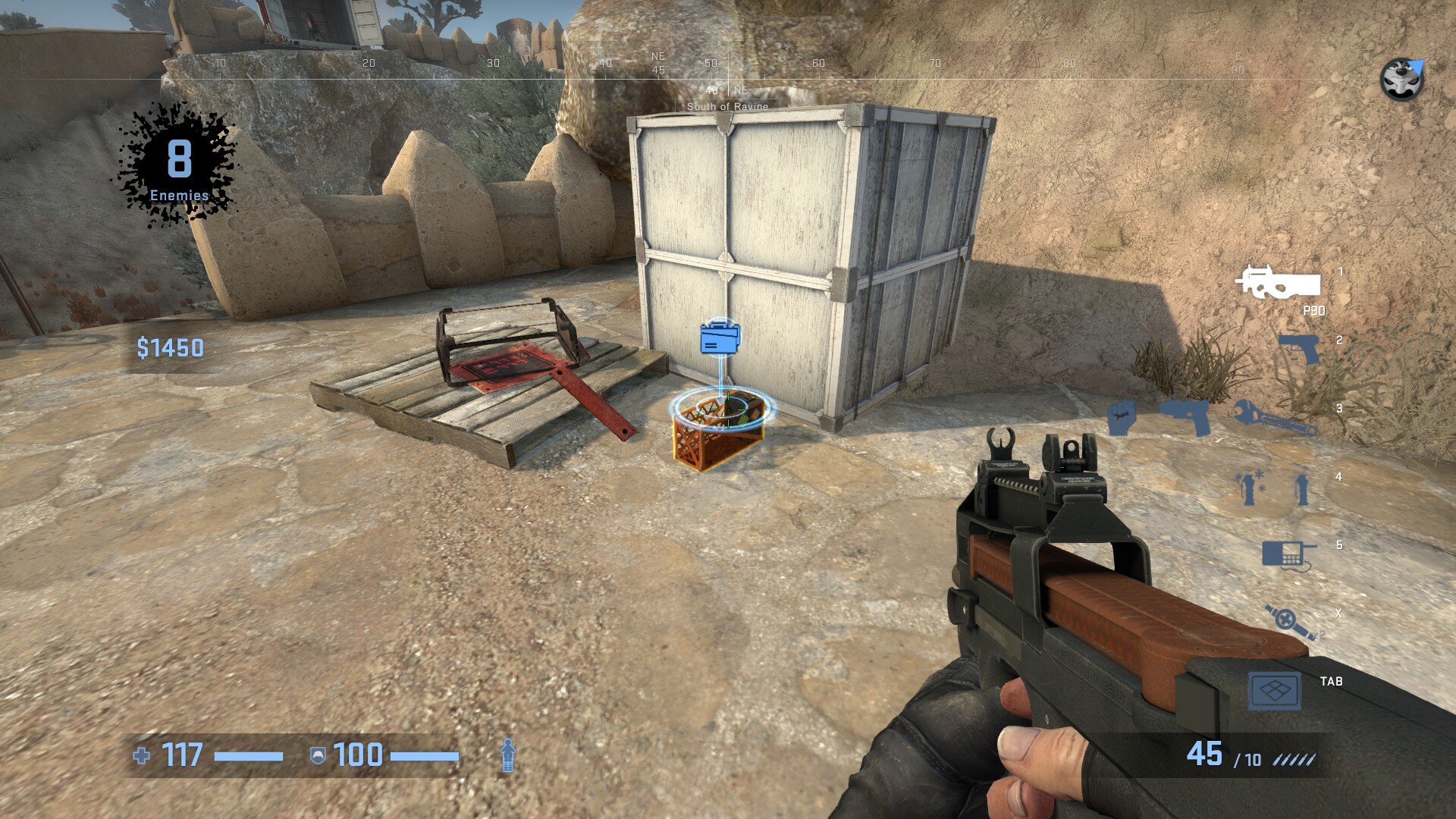The width and height of the screenshot is (1456, 819).
Task: Use the medi-shot syringe icon
Action: (1289, 623)
